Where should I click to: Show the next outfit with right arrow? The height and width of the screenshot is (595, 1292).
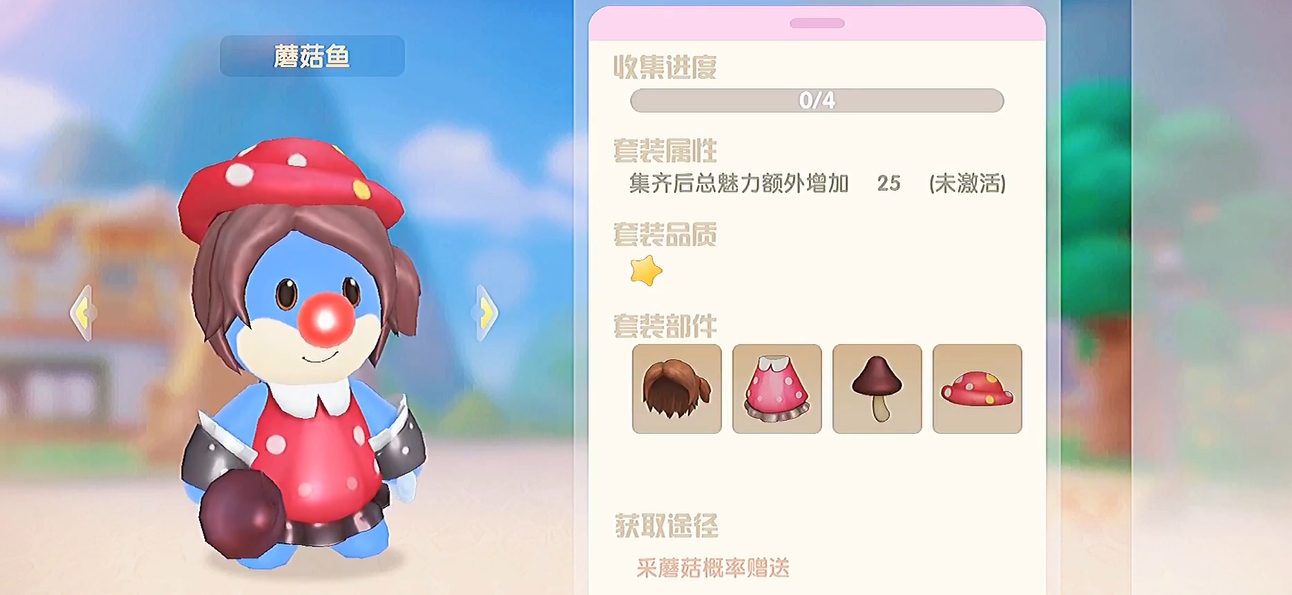tap(486, 313)
